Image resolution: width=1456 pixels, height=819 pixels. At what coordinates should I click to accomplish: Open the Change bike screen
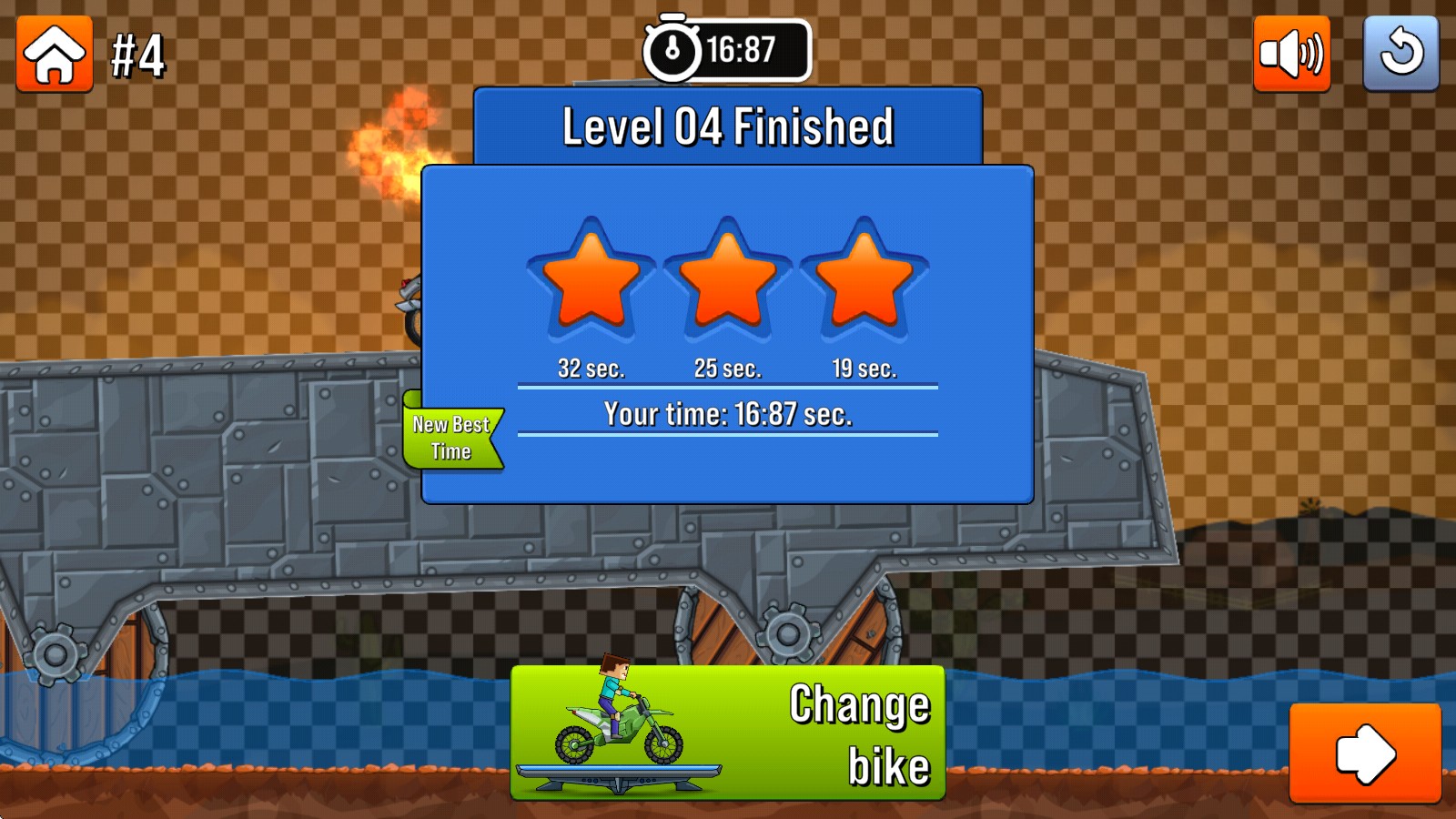(x=728, y=733)
